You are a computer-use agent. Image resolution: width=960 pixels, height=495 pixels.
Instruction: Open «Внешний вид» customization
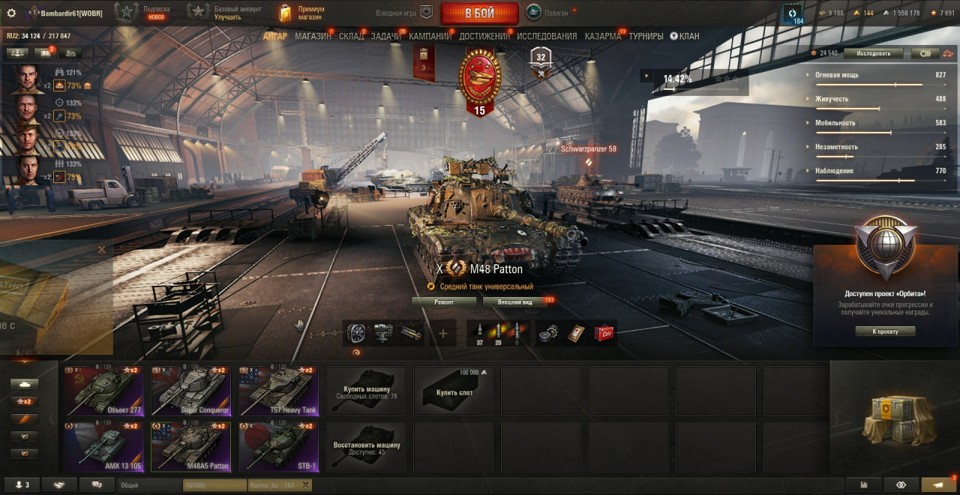click(x=516, y=300)
